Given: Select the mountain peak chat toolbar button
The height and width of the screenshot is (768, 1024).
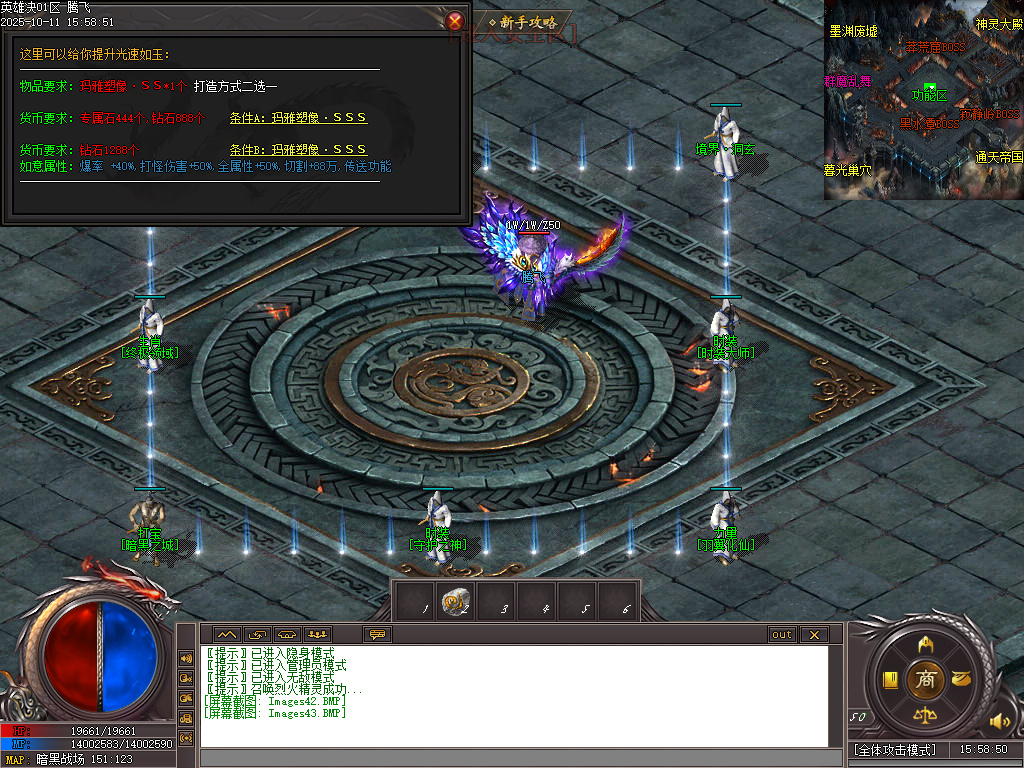Looking at the screenshot, I should 226,634.
